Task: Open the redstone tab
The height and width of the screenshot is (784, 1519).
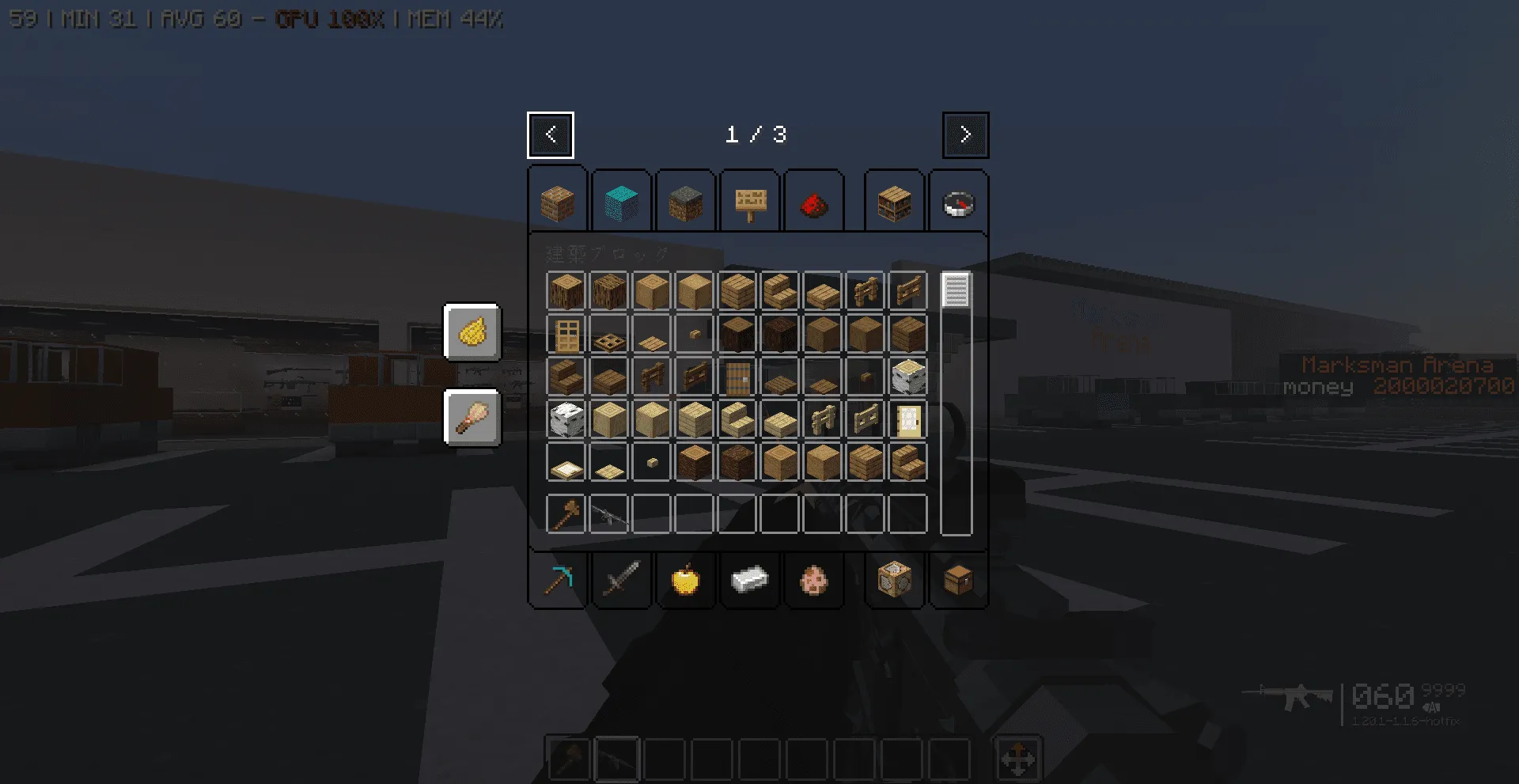Action: (x=814, y=204)
